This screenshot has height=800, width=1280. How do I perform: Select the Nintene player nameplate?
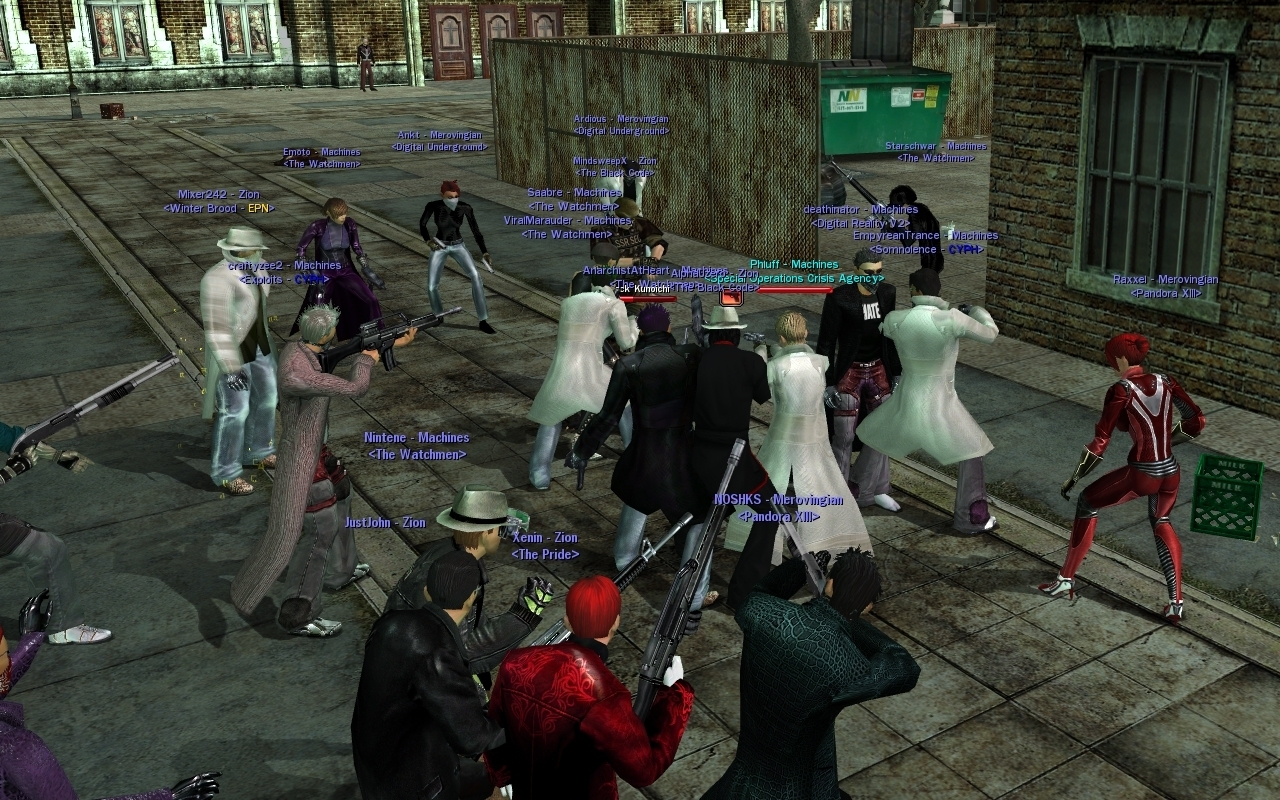coord(416,438)
